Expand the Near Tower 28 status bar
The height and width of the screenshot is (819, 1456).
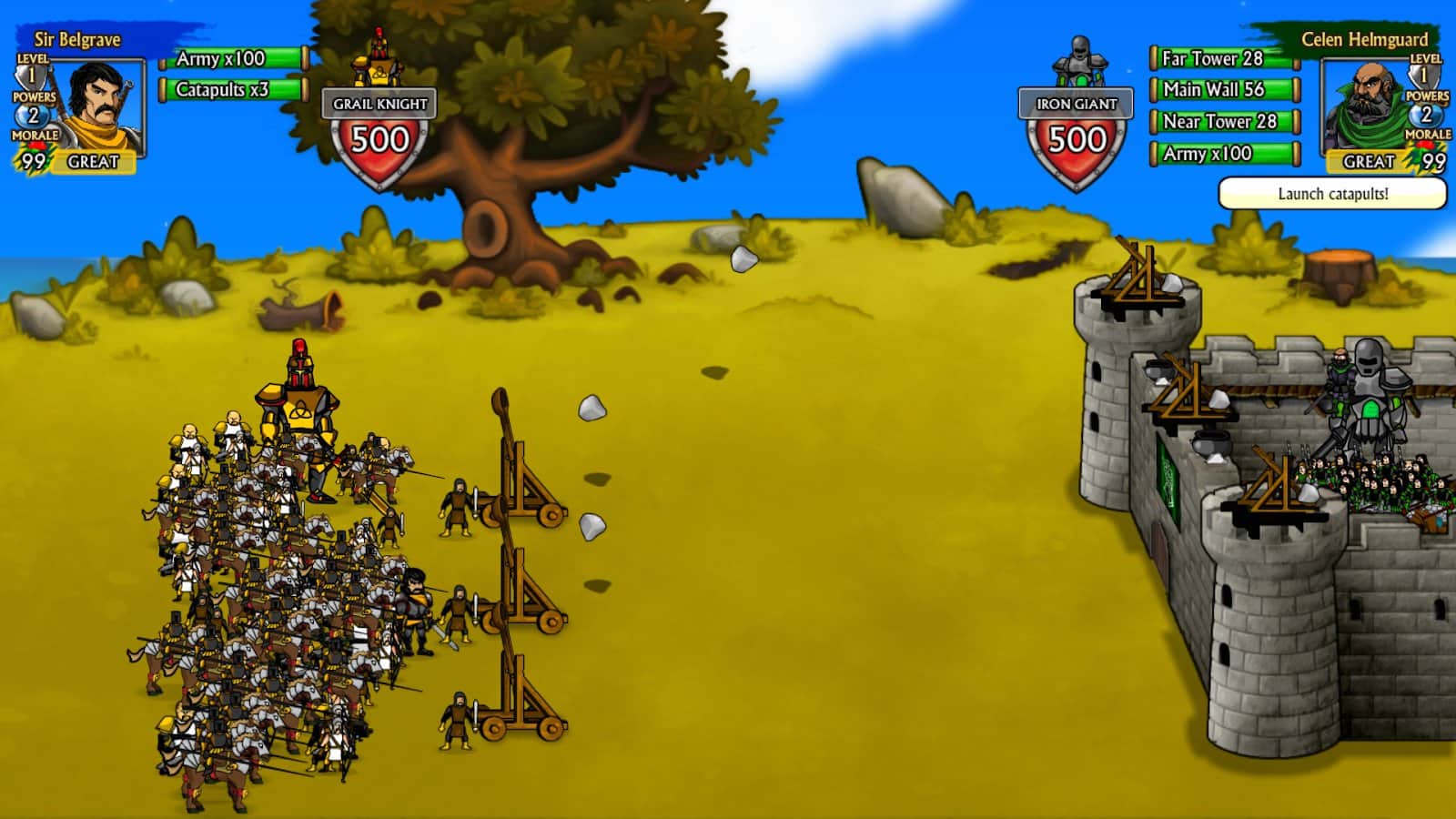pos(1222,122)
